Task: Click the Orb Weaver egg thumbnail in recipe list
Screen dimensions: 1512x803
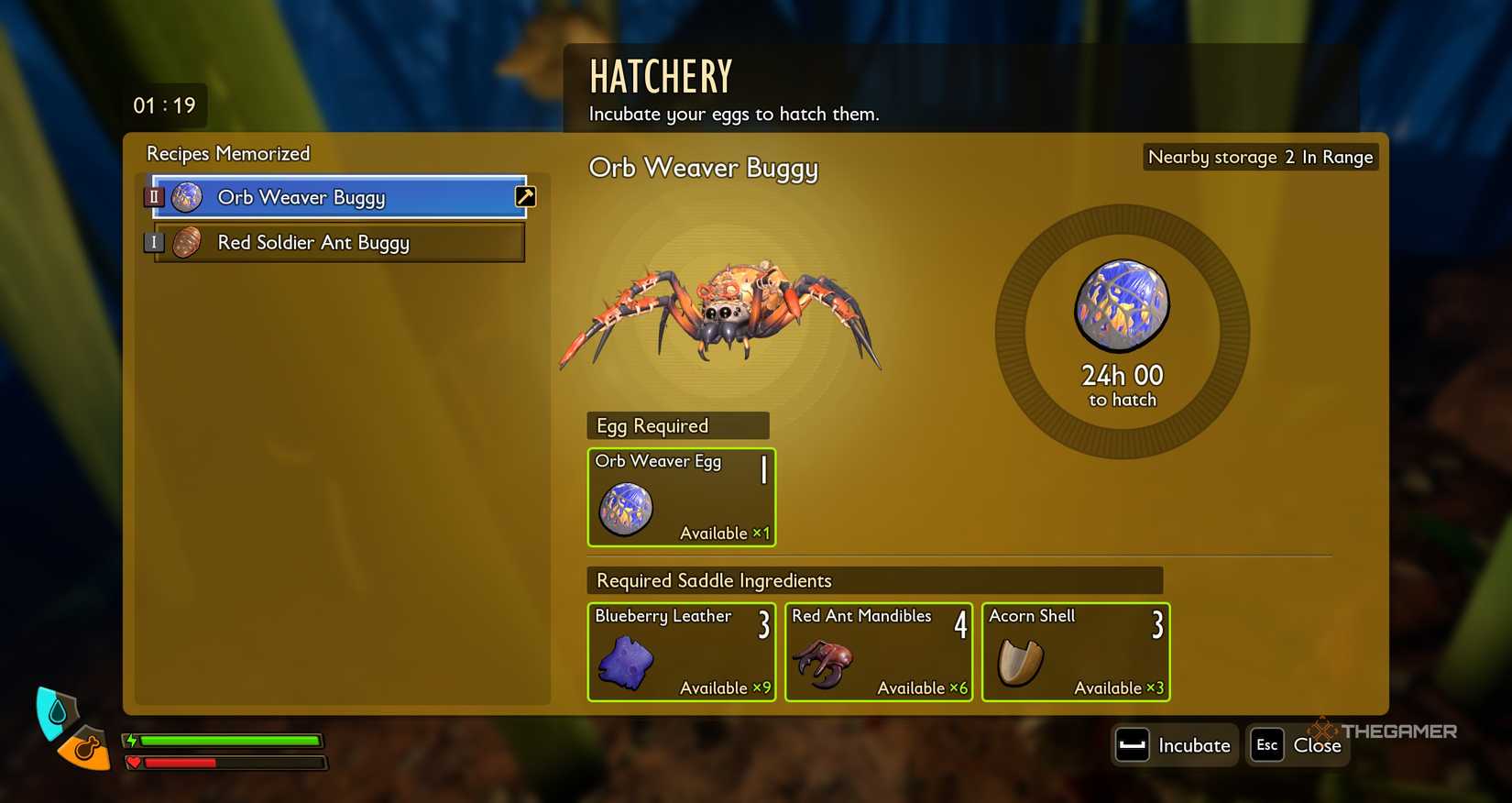Action: coord(188,196)
